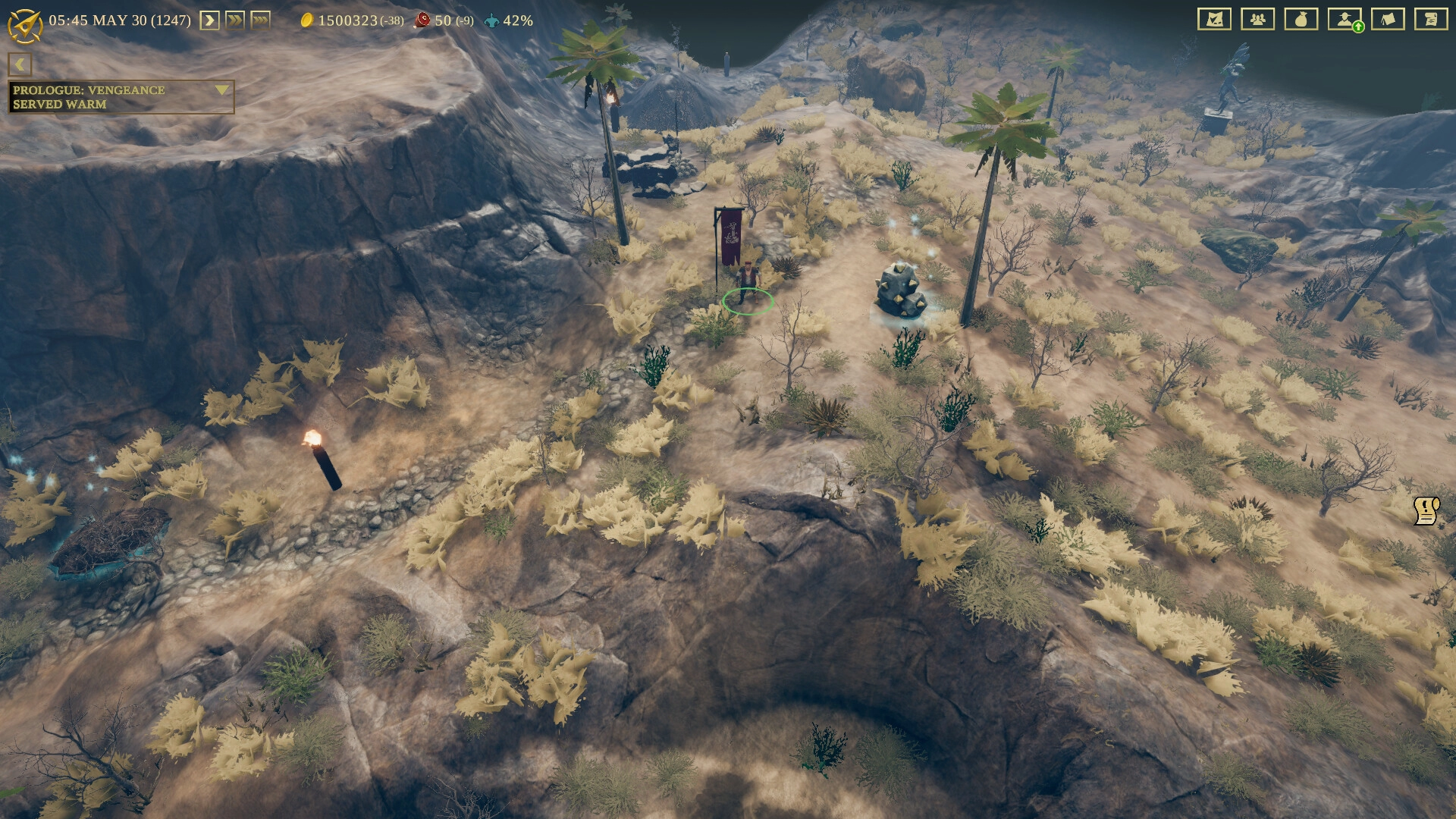Collapse the quest panel with the left arrow

(x=20, y=64)
